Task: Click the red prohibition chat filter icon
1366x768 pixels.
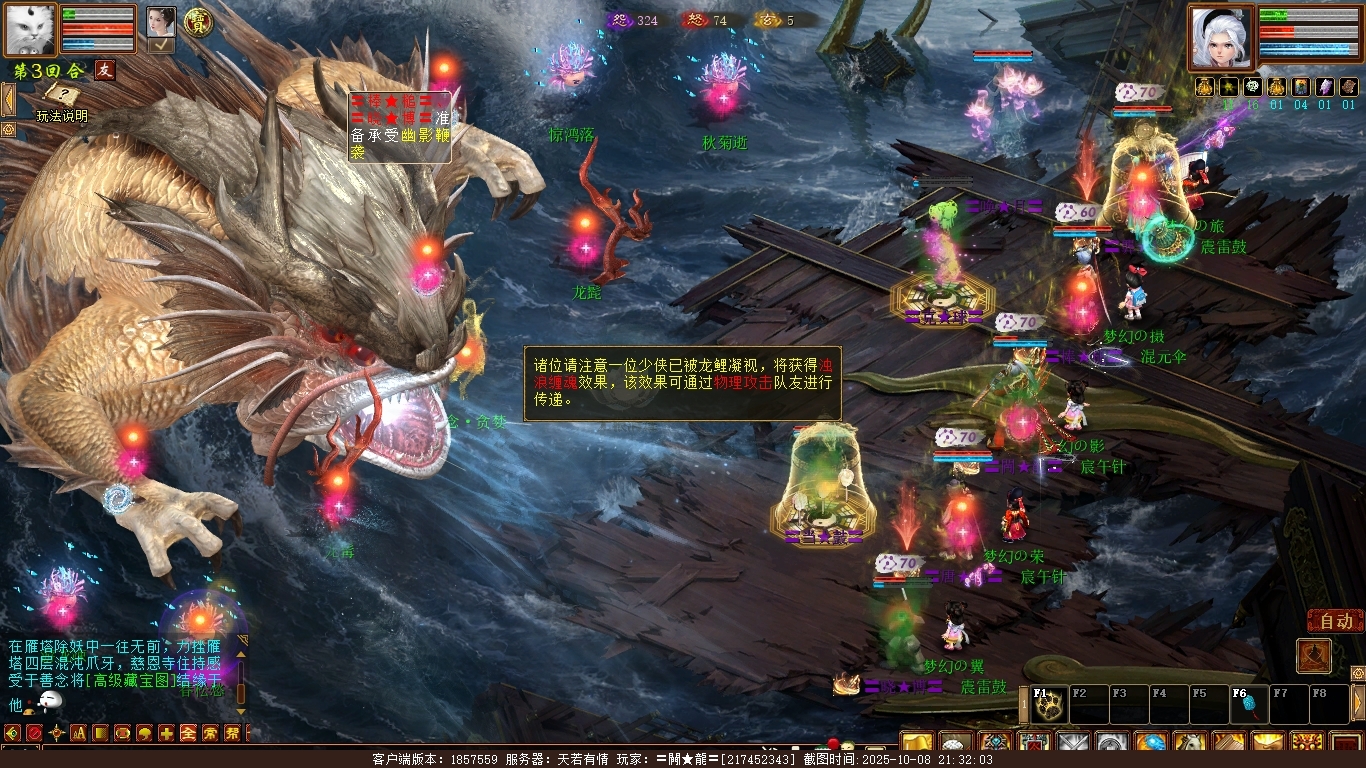Action: pos(34,733)
